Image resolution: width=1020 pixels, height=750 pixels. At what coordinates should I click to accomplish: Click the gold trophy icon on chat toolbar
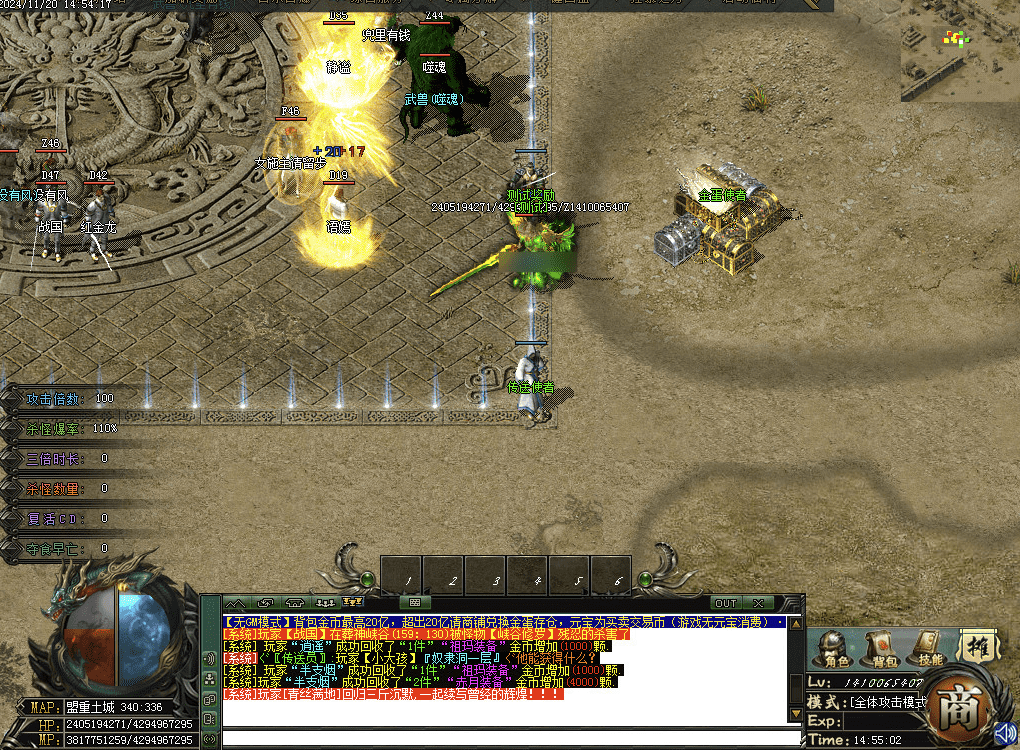pyautogui.click(x=352, y=603)
